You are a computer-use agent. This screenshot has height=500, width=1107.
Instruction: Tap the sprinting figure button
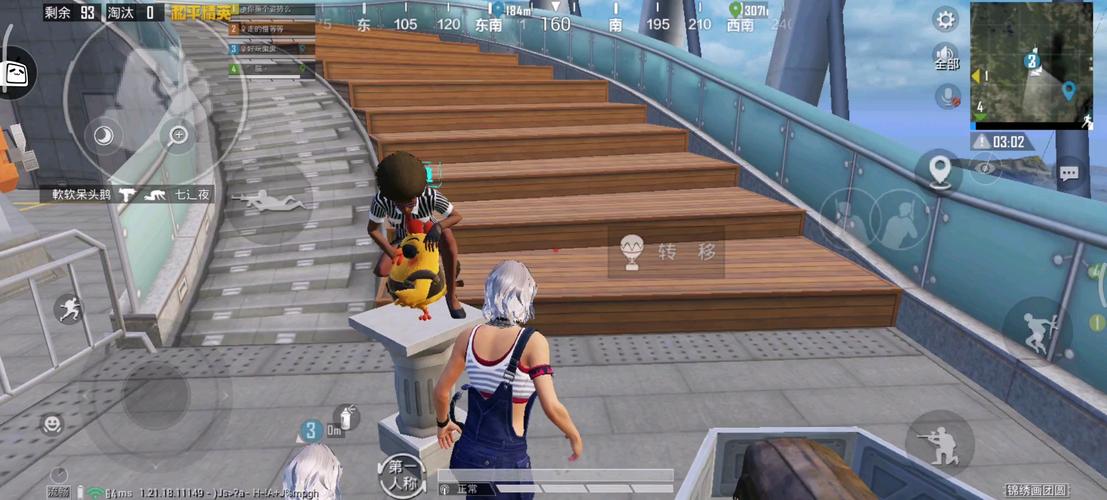click(69, 309)
